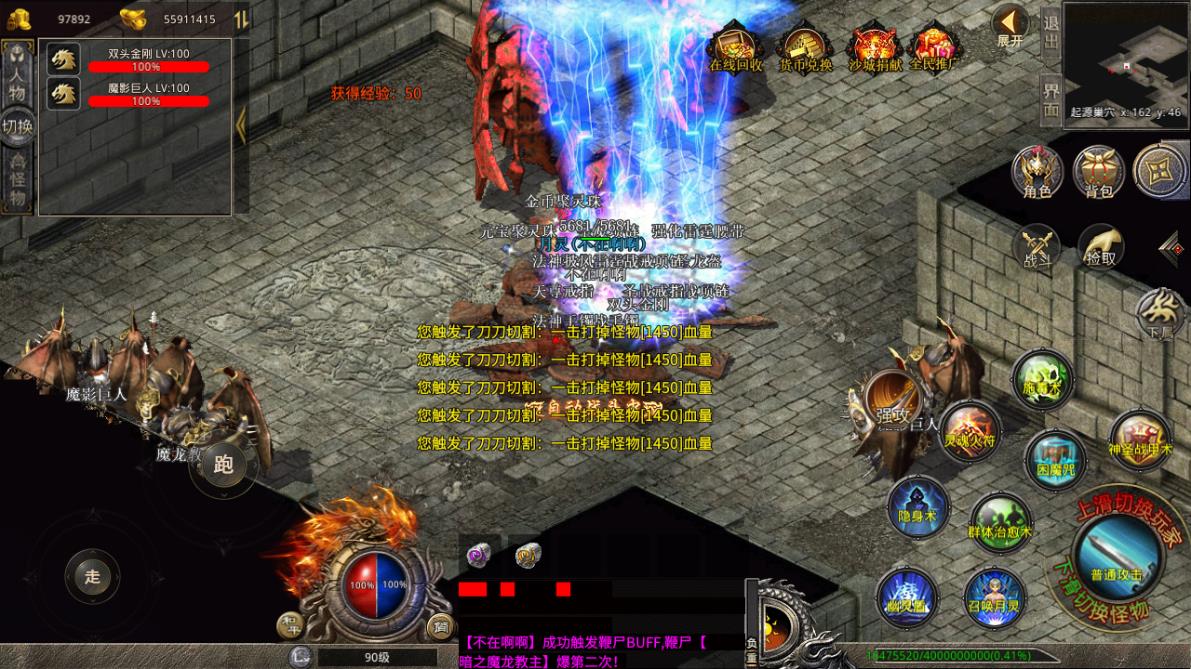Use the 群体治愈术 group heal skill
Image resolution: width=1191 pixels, height=669 pixels.
[1000, 521]
